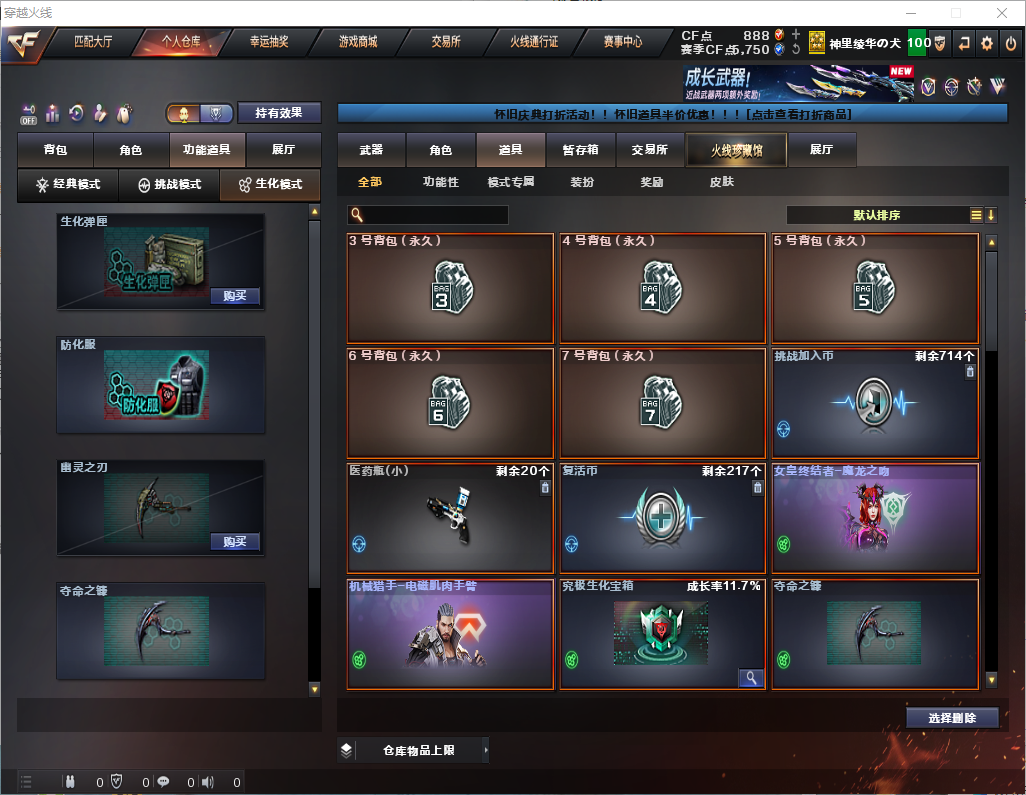The image size is (1026, 795).
Task: Click the gear settings icon
Action: point(987,43)
